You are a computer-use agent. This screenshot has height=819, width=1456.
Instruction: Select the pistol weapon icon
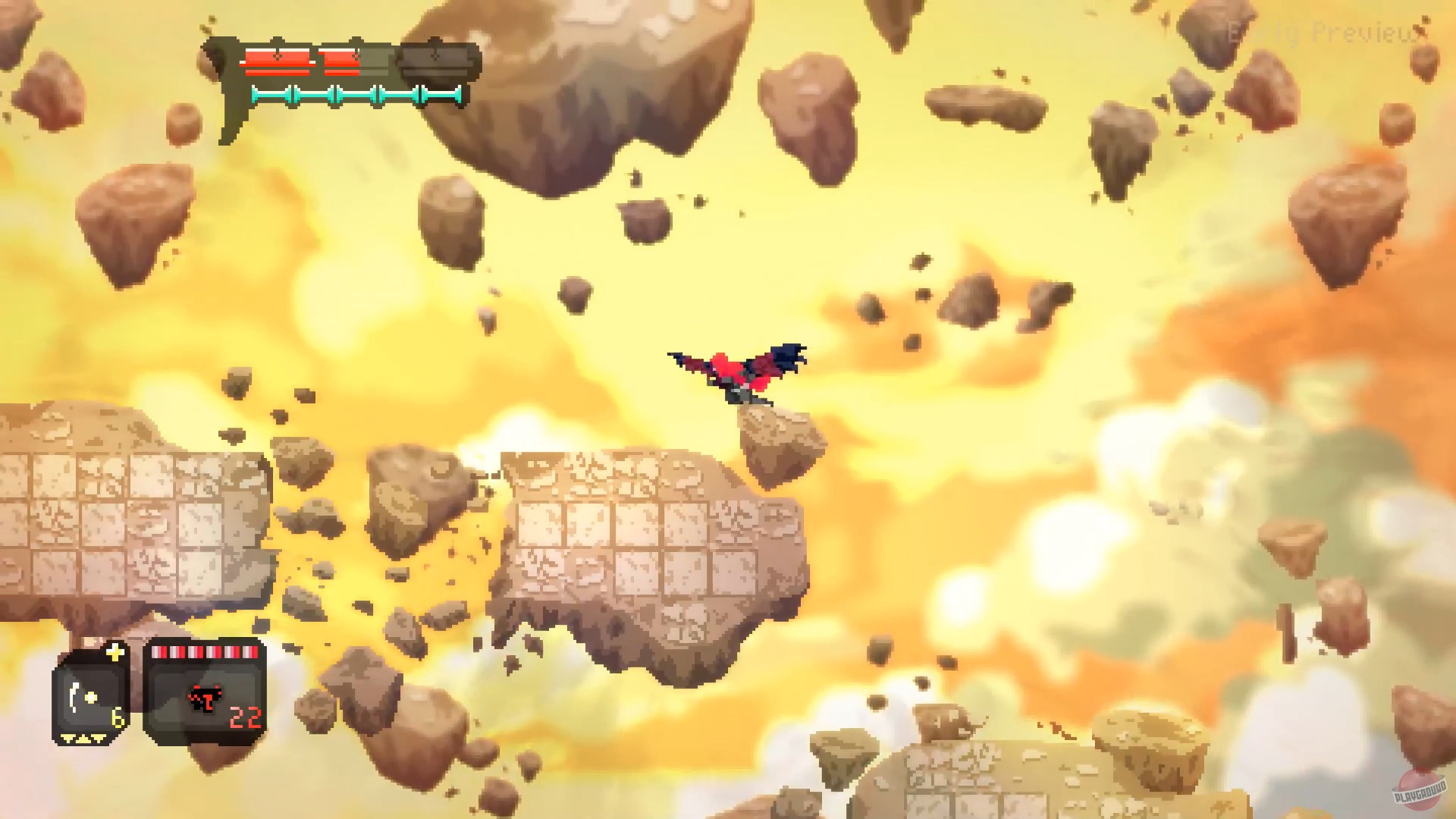click(x=206, y=699)
